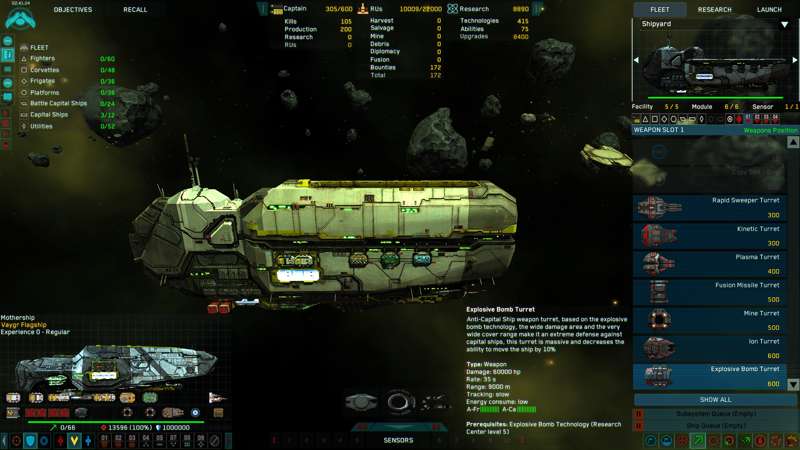The image size is (800, 450).
Task: Select the Rapid Sweeper Turret
Action: 710,207
